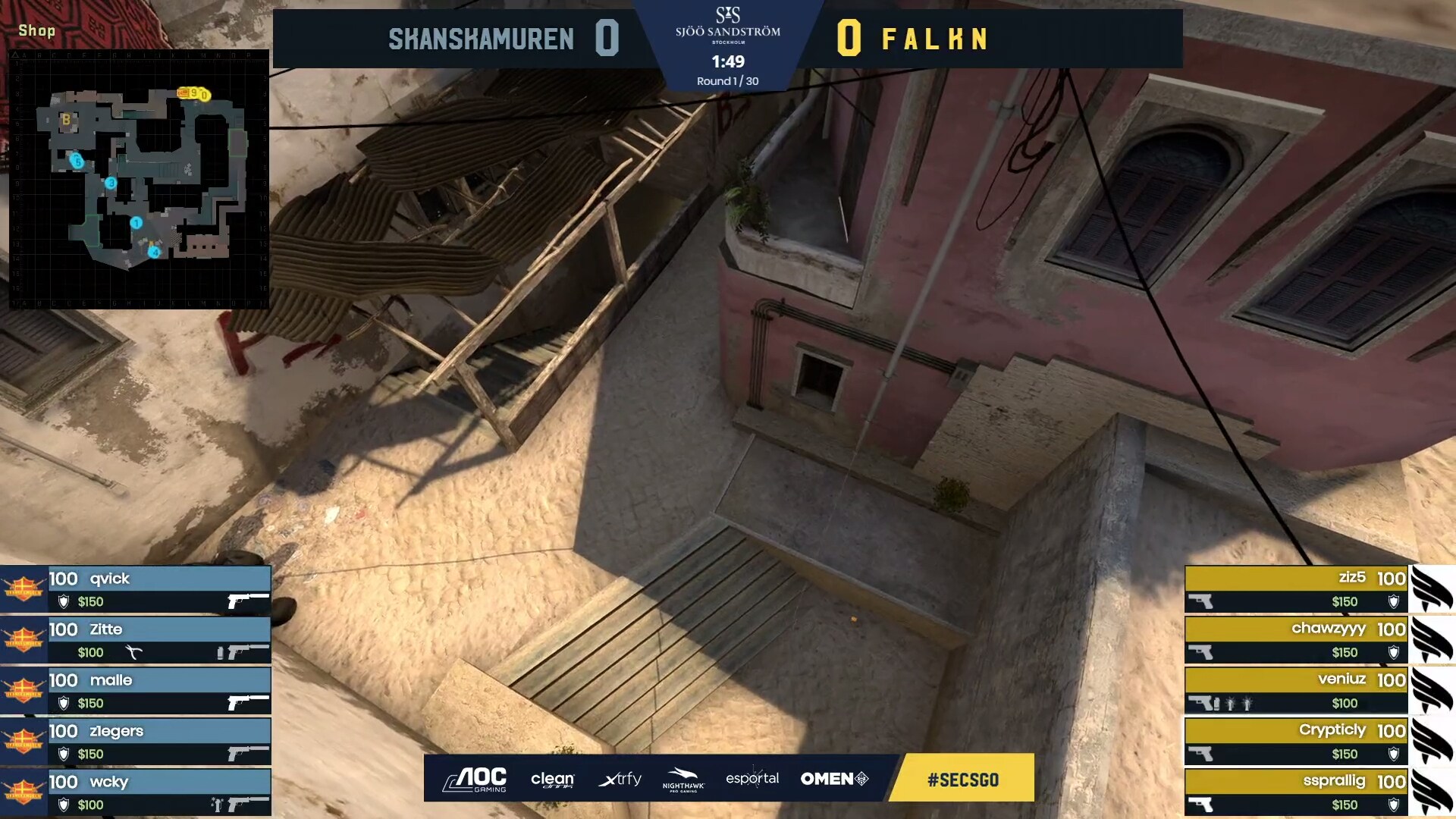Select the Crypticly player row
1456x819 pixels.
click(1295, 742)
